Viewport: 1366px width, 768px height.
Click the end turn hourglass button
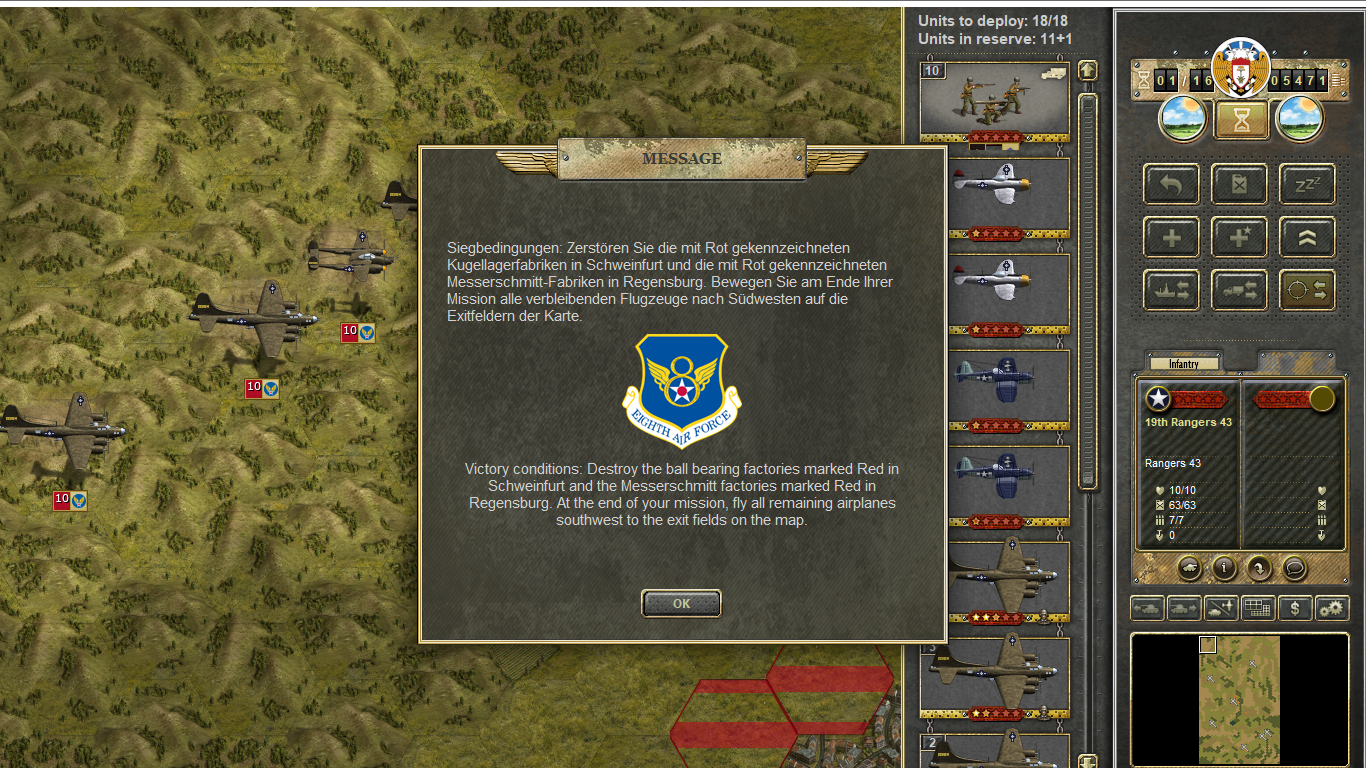click(x=1241, y=120)
